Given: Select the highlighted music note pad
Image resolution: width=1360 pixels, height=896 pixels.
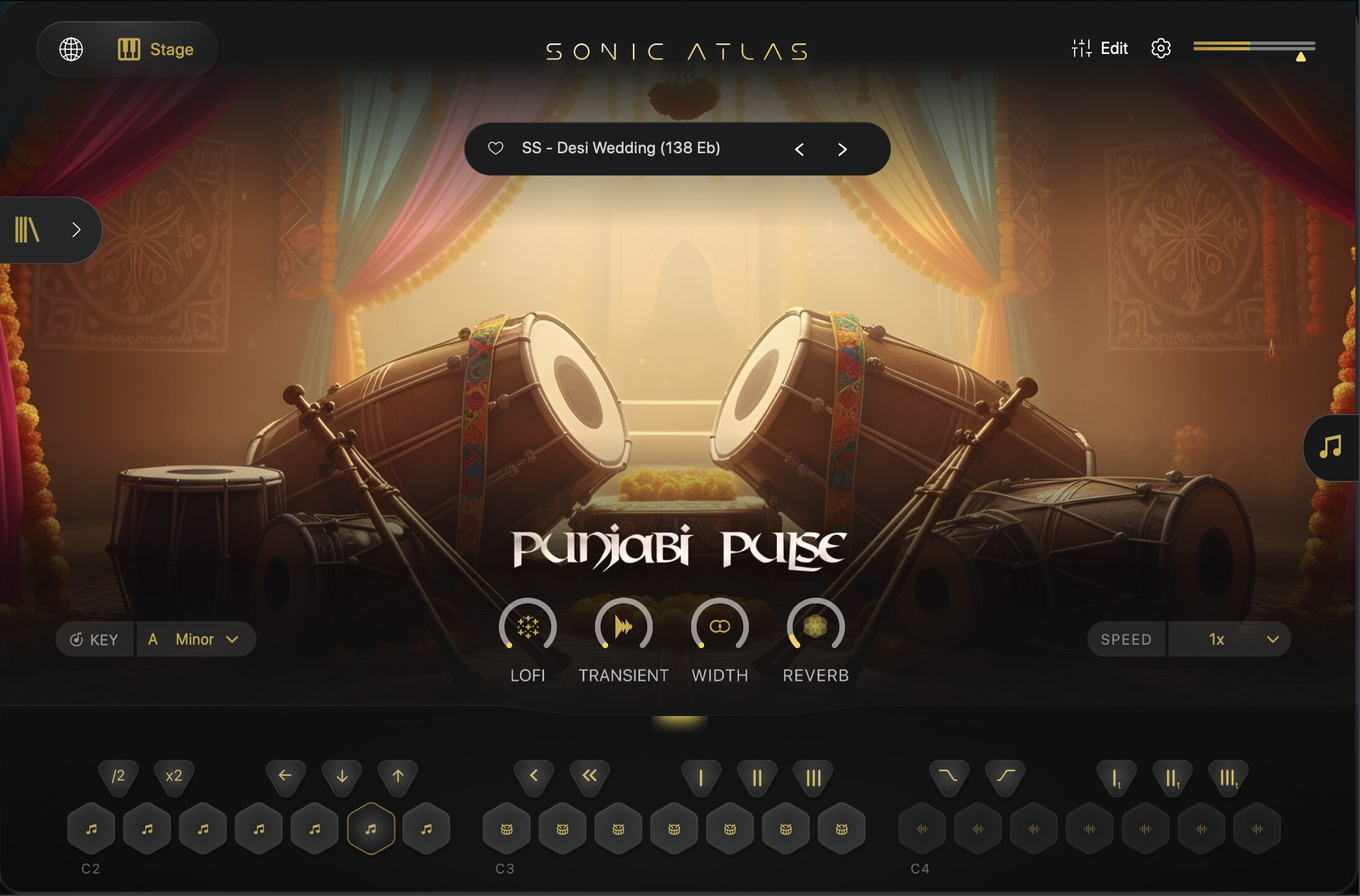Looking at the screenshot, I should (x=370, y=829).
